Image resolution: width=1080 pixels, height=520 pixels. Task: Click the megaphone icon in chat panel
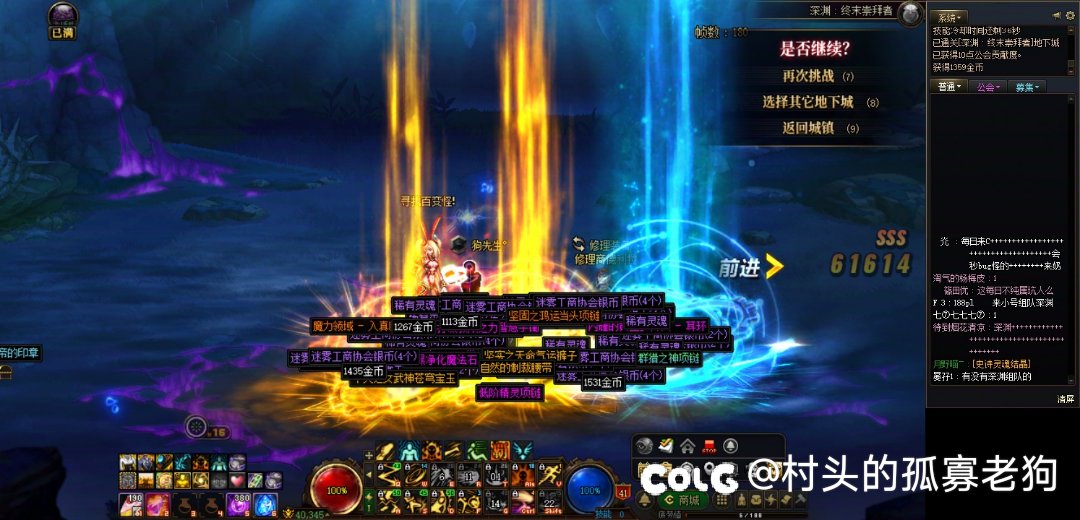click(x=1056, y=16)
